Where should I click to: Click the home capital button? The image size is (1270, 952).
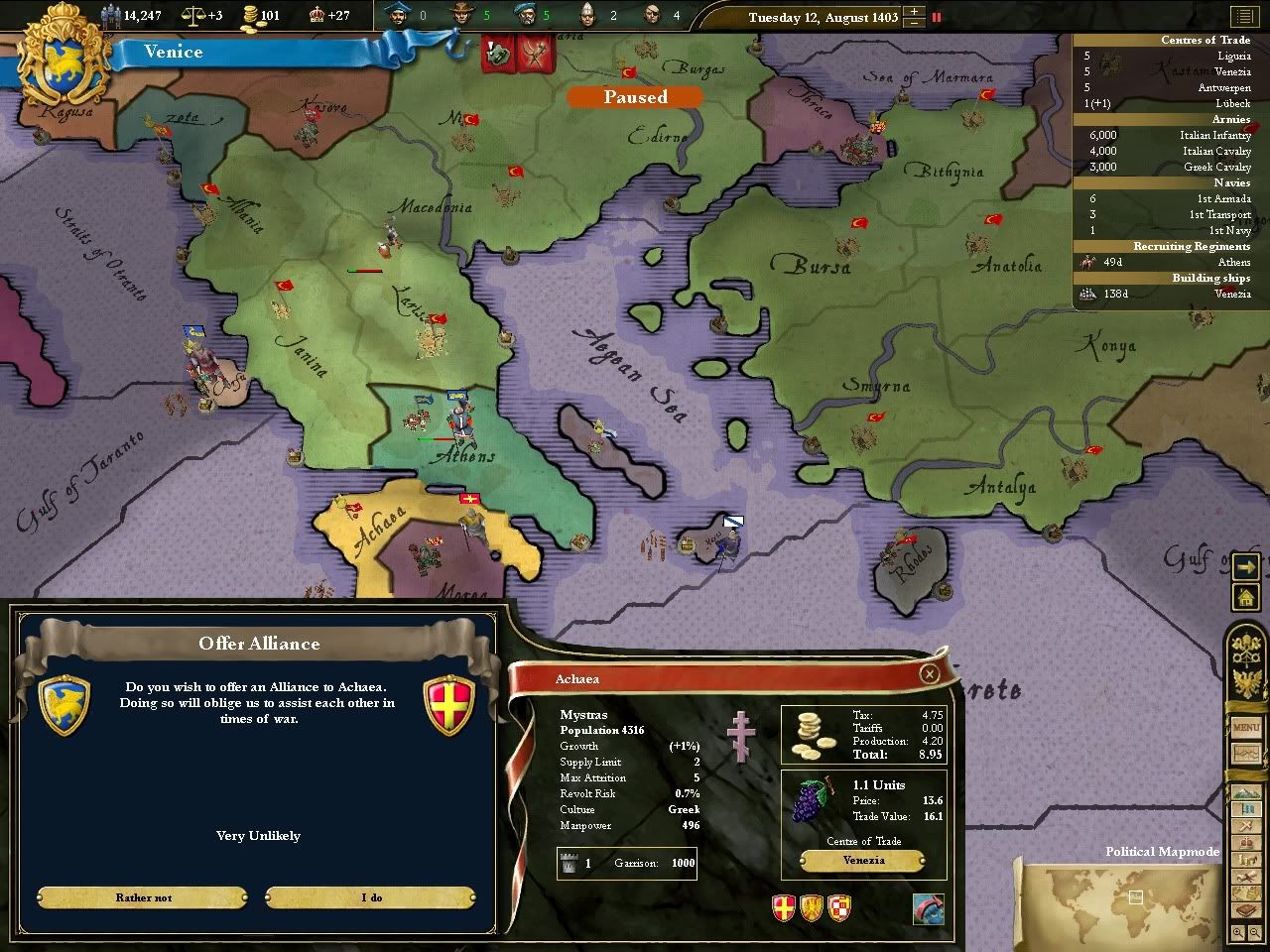(1245, 598)
